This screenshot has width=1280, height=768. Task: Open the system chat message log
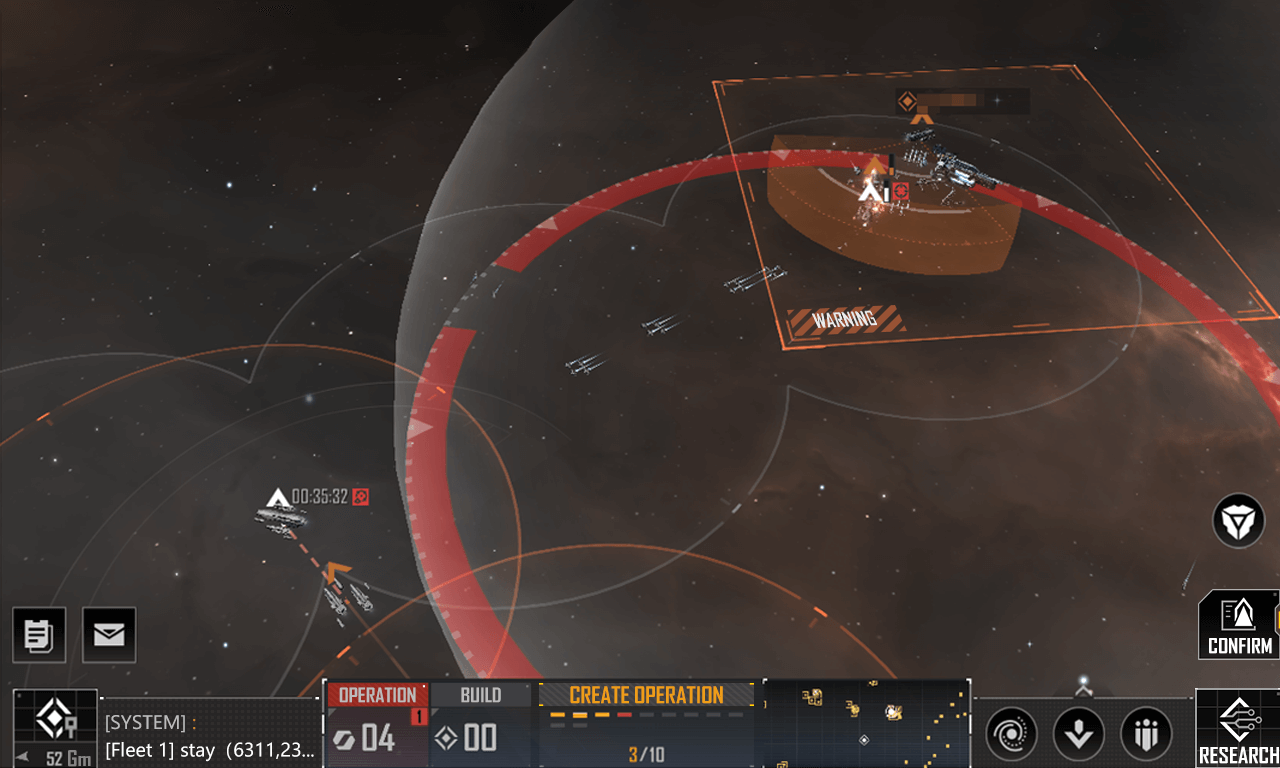click(x=211, y=736)
